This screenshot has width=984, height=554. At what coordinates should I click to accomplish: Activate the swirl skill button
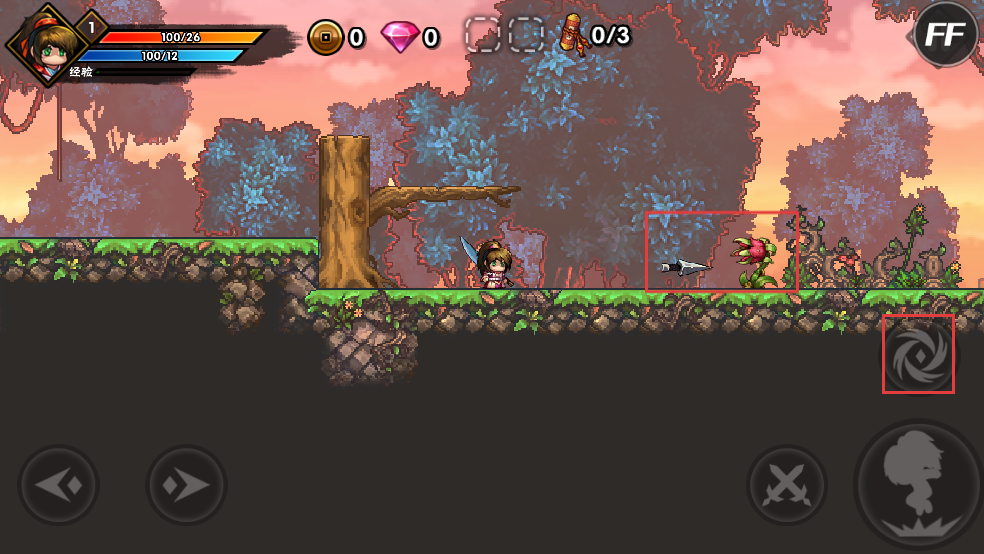pos(917,354)
